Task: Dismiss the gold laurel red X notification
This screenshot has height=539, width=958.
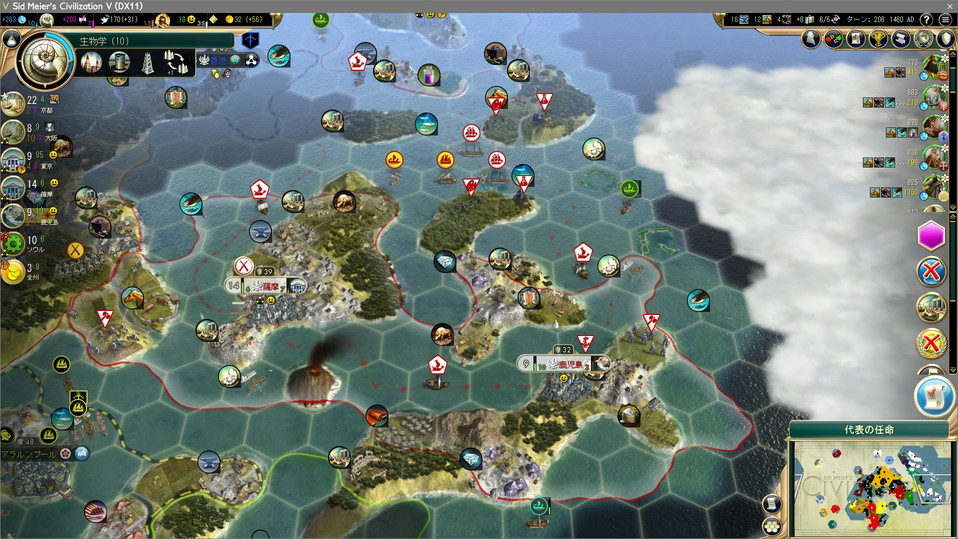Action: [x=931, y=344]
